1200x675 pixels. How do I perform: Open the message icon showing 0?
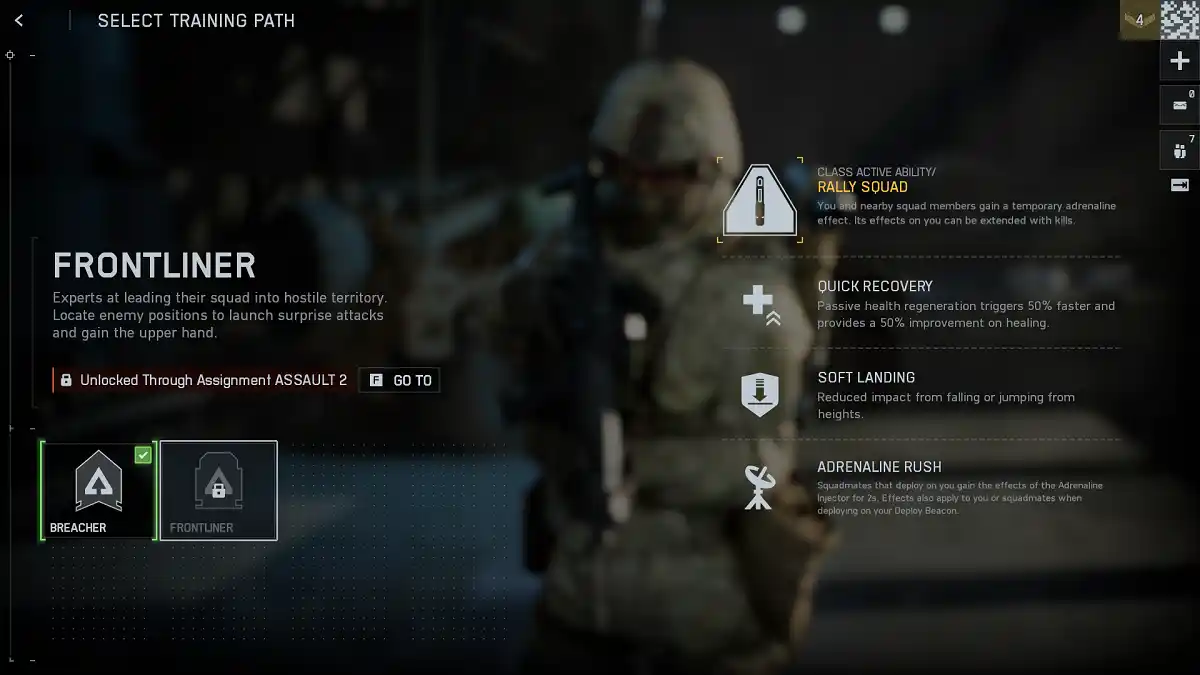click(x=1179, y=104)
